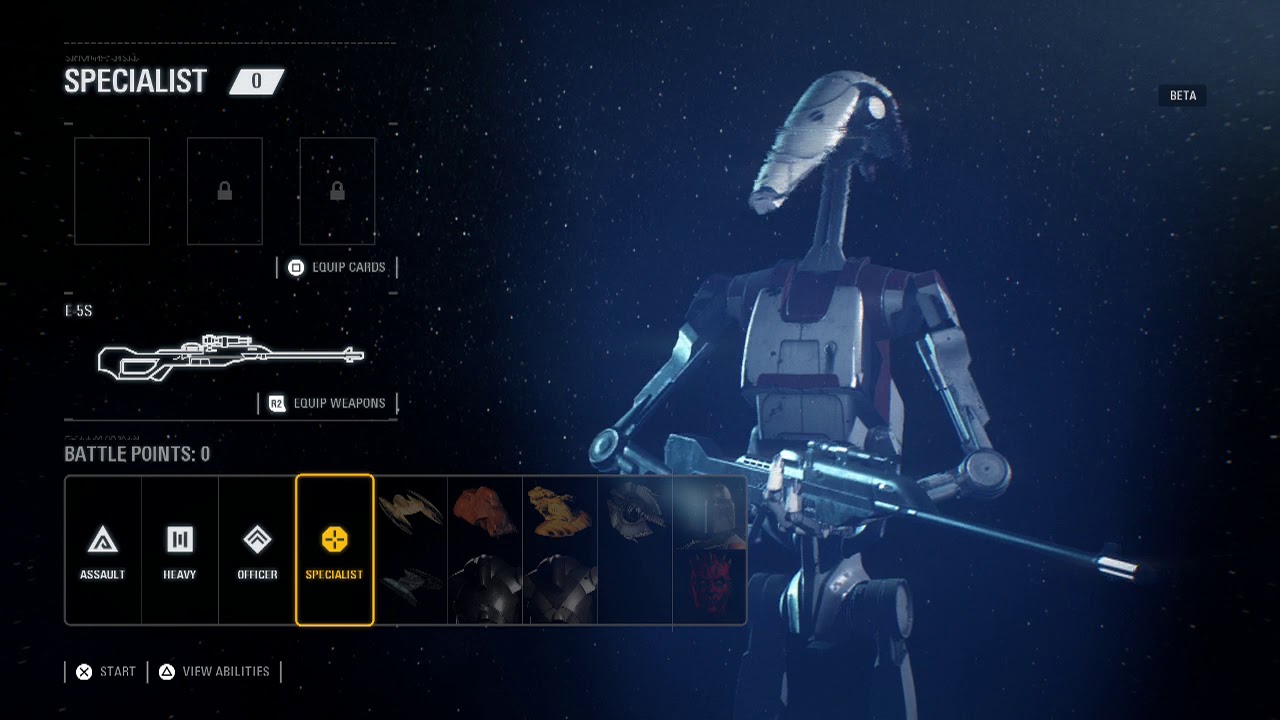Viewport: 1280px width, 720px height.
Task: Select the E-5S rifle weapon
Action: pos(230,357)
